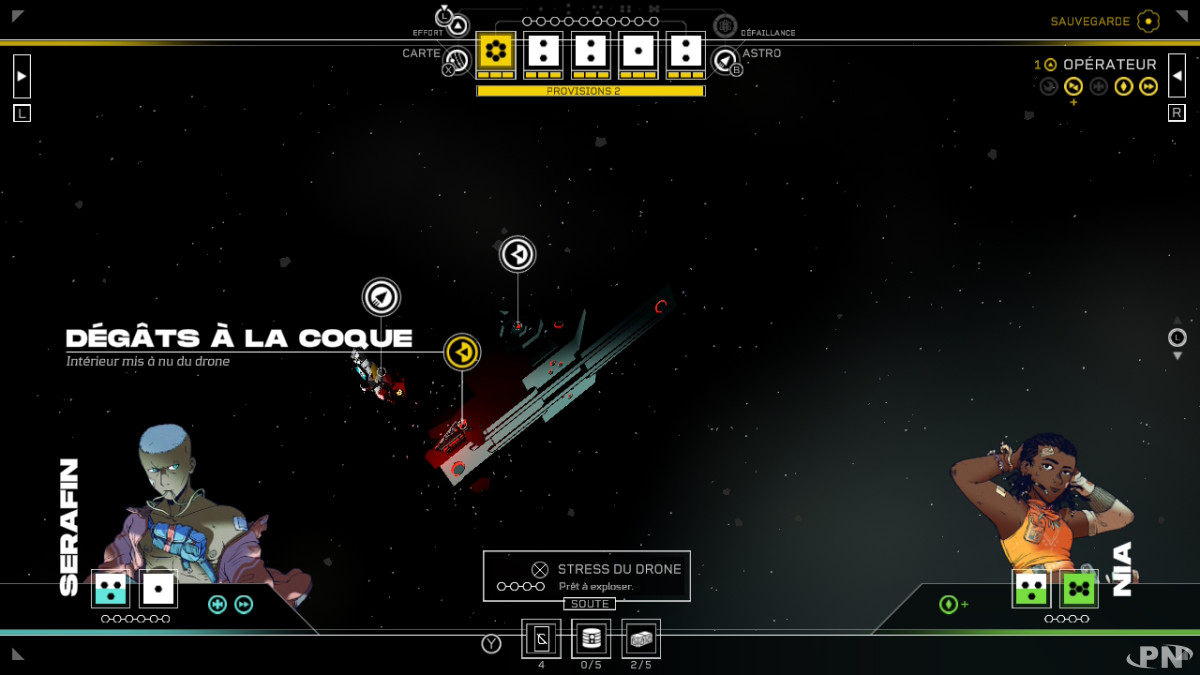Open the Stress du drone panel
1200x675 pixels.
click(x=587, y=576)
